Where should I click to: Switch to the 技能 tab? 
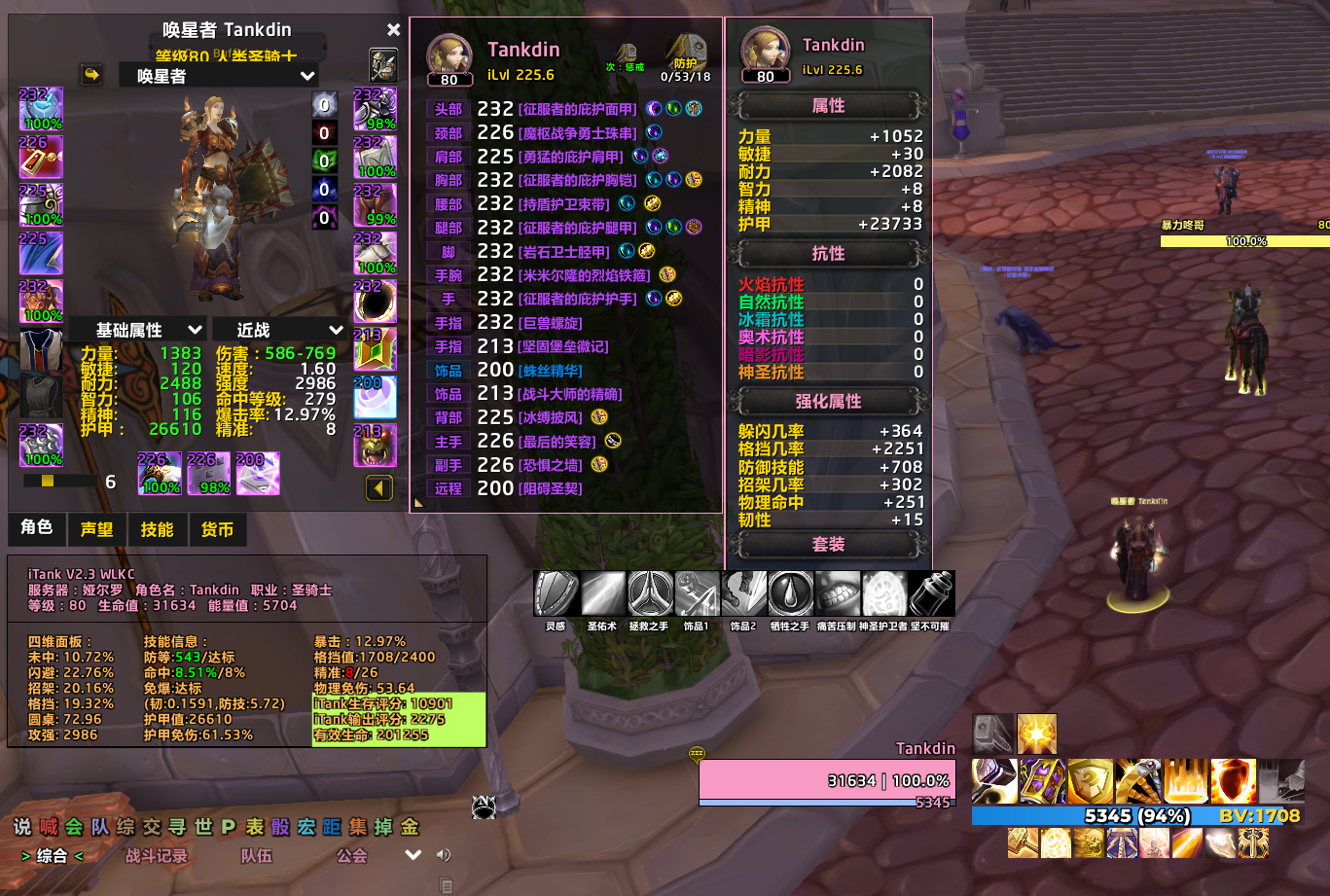tap(158, 529)
